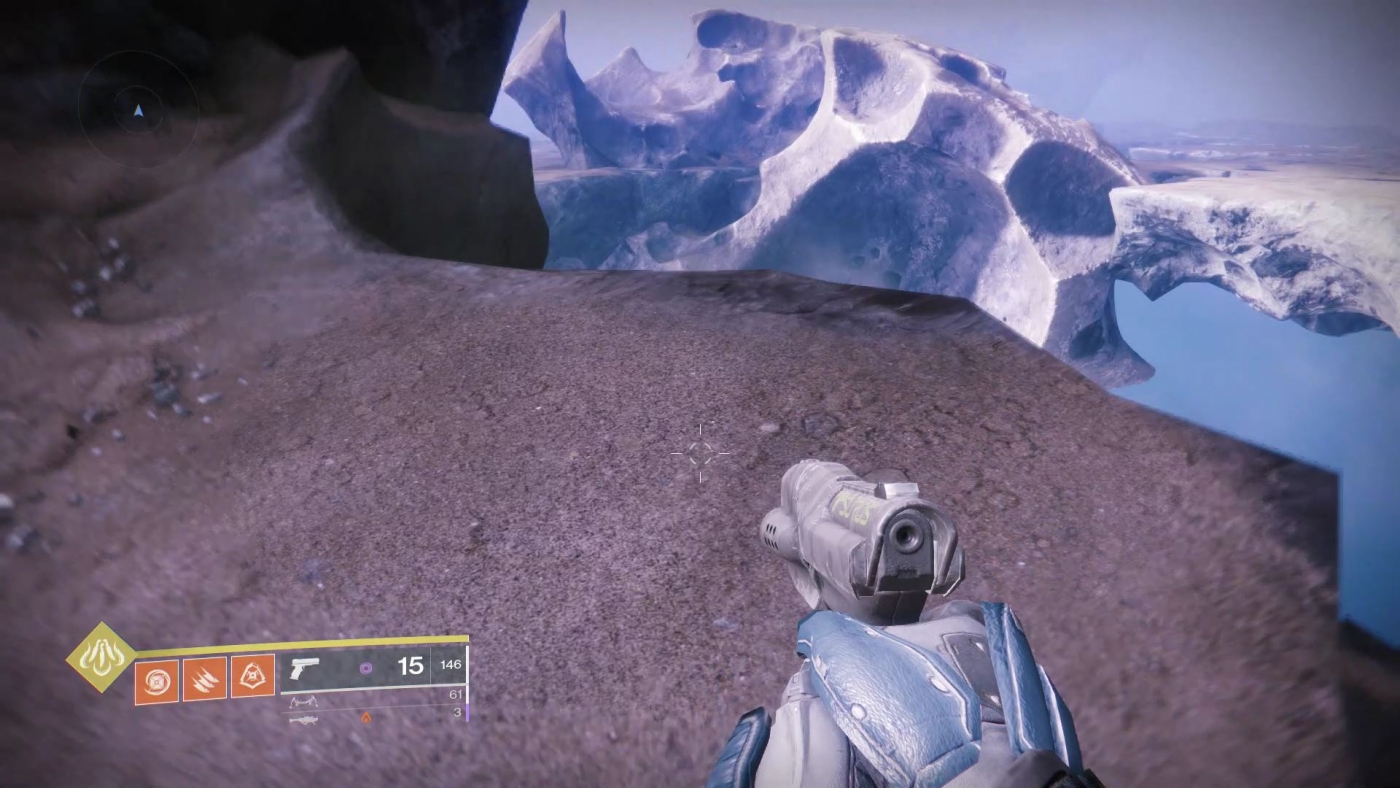Screen dimensions: 1400x788
Task: Click the reserve ammo count 146
Action: 450,664
